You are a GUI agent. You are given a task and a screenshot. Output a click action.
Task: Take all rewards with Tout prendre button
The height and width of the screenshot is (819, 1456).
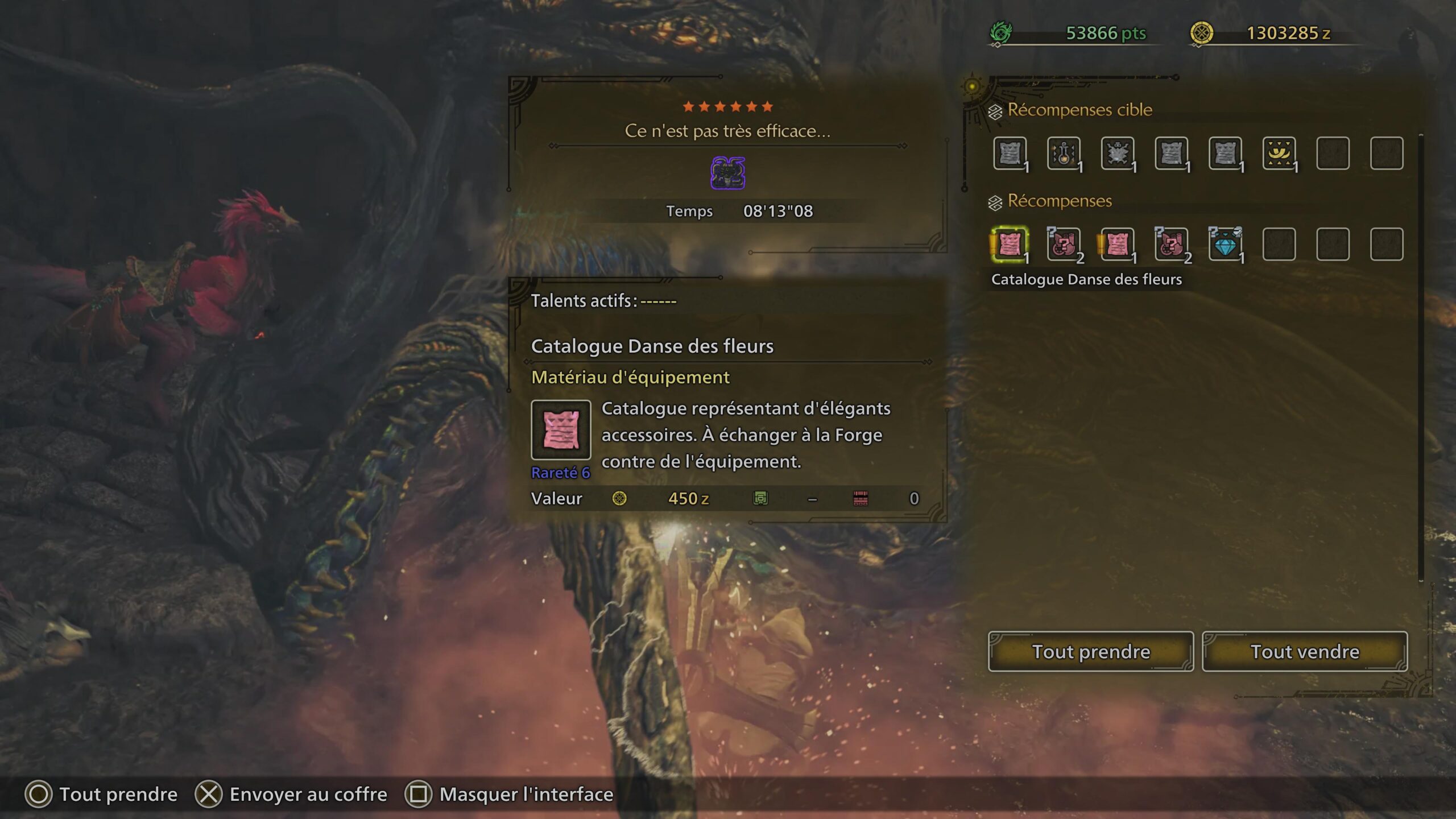pyautogui.click(x=1090, y=651)
